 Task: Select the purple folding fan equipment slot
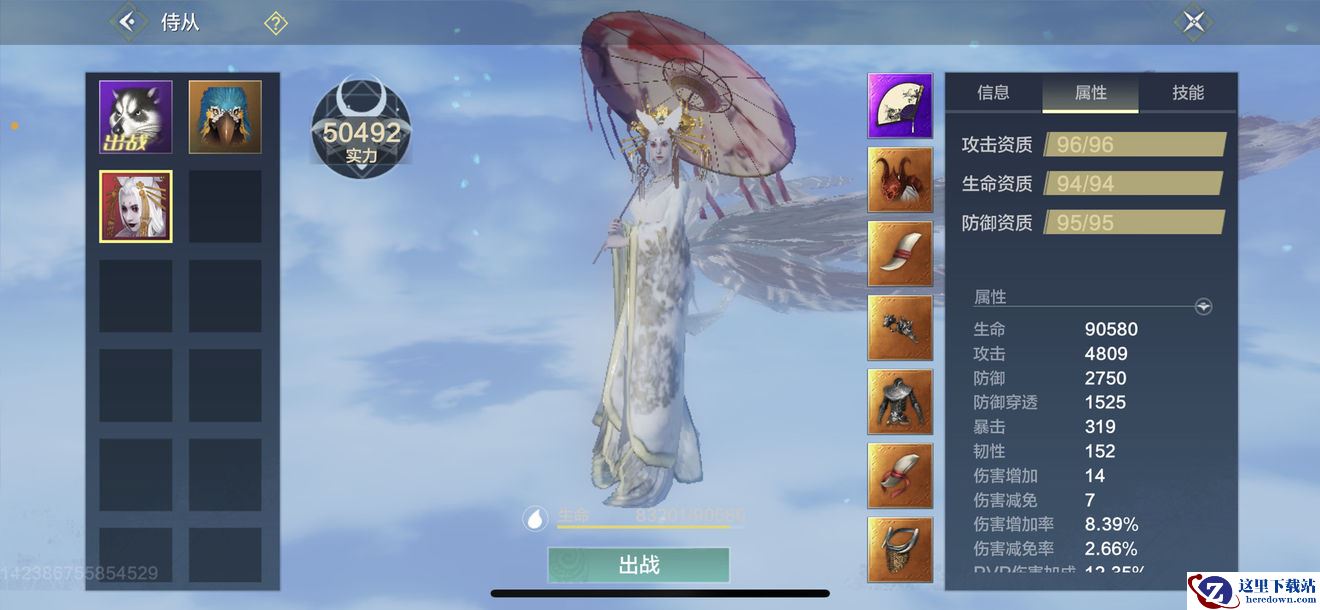[x=900, y=106]
